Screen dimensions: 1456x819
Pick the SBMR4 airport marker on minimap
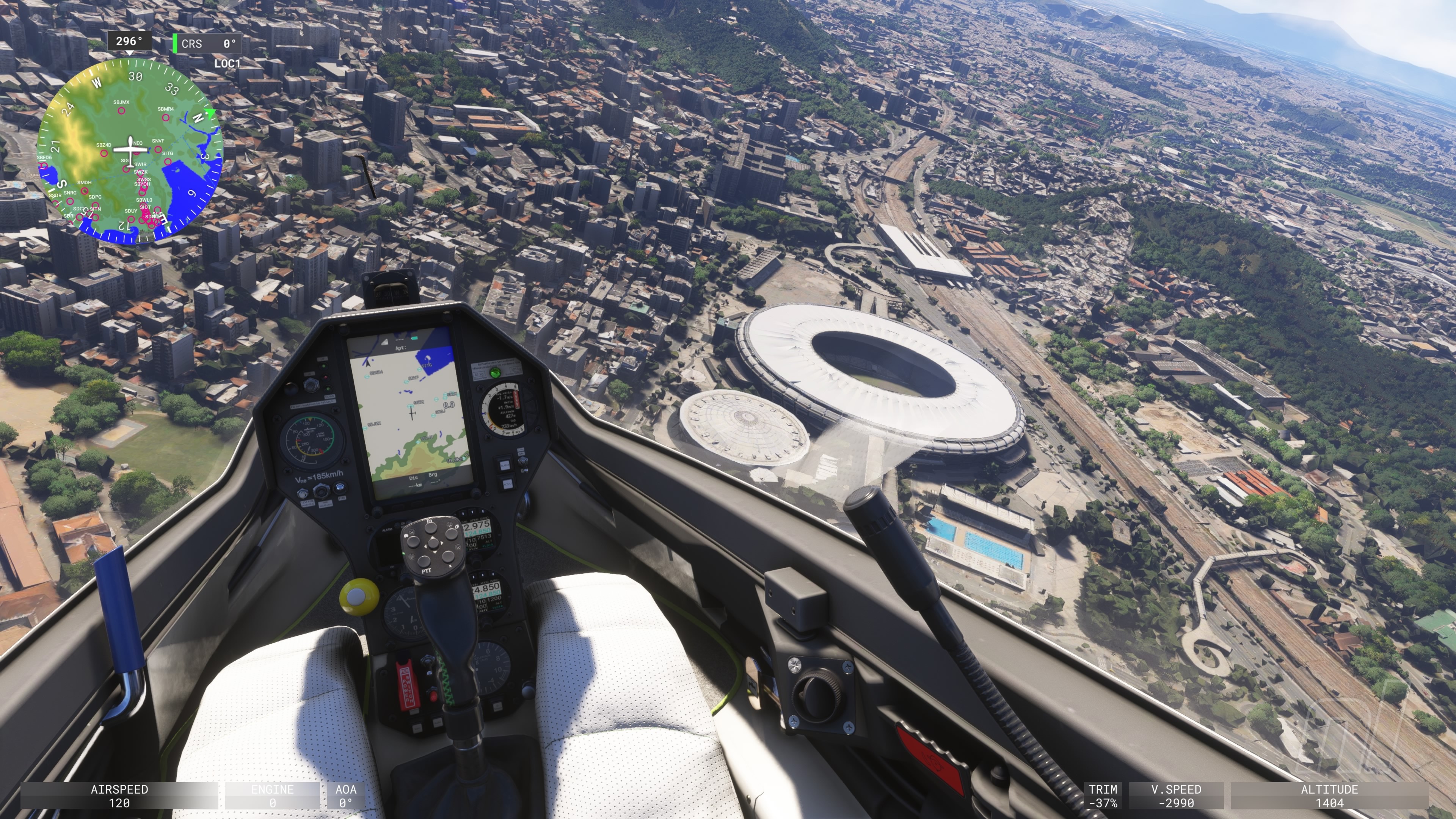166,118
